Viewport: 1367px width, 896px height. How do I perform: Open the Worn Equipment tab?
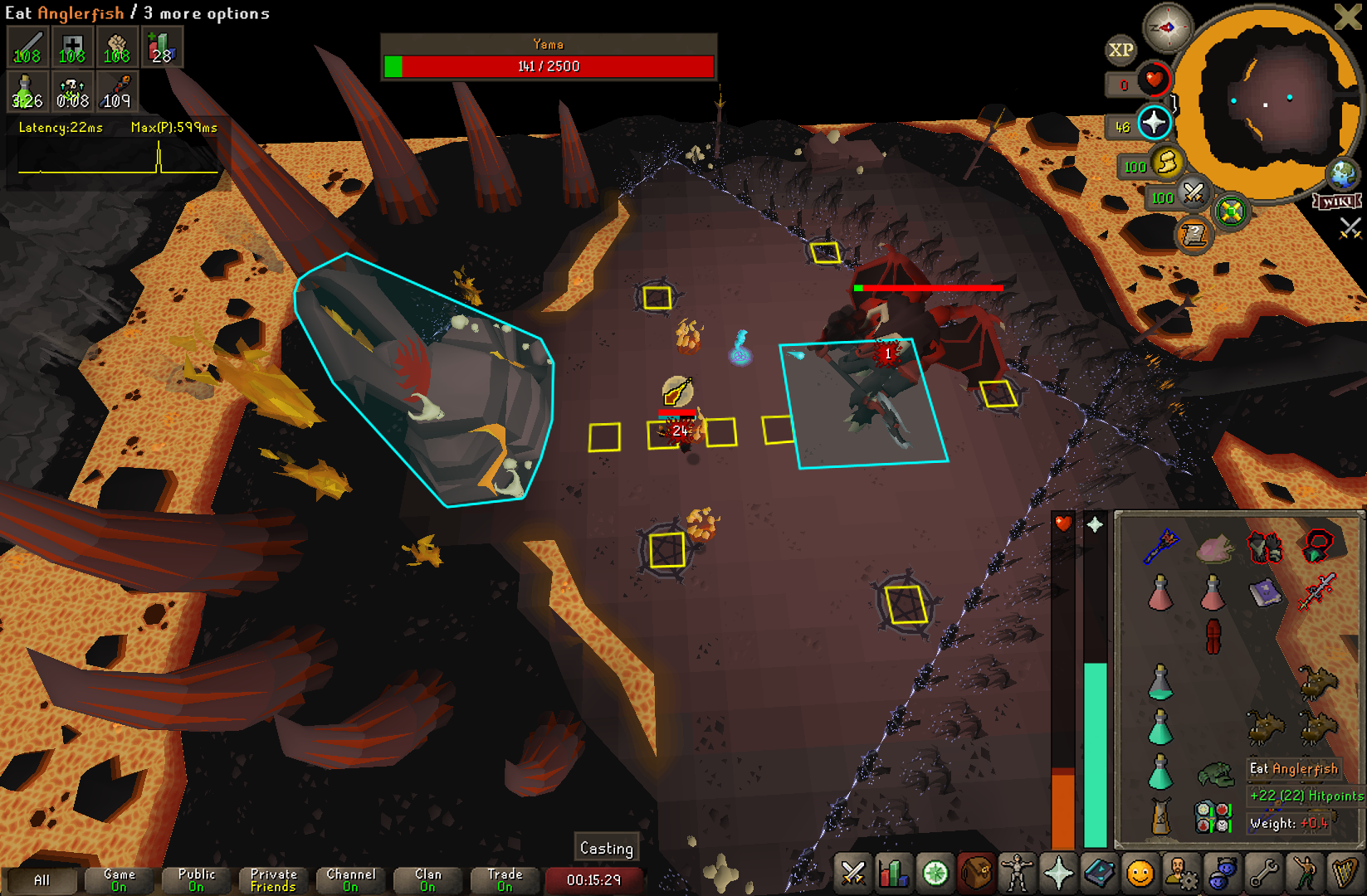click(1017, 874)
